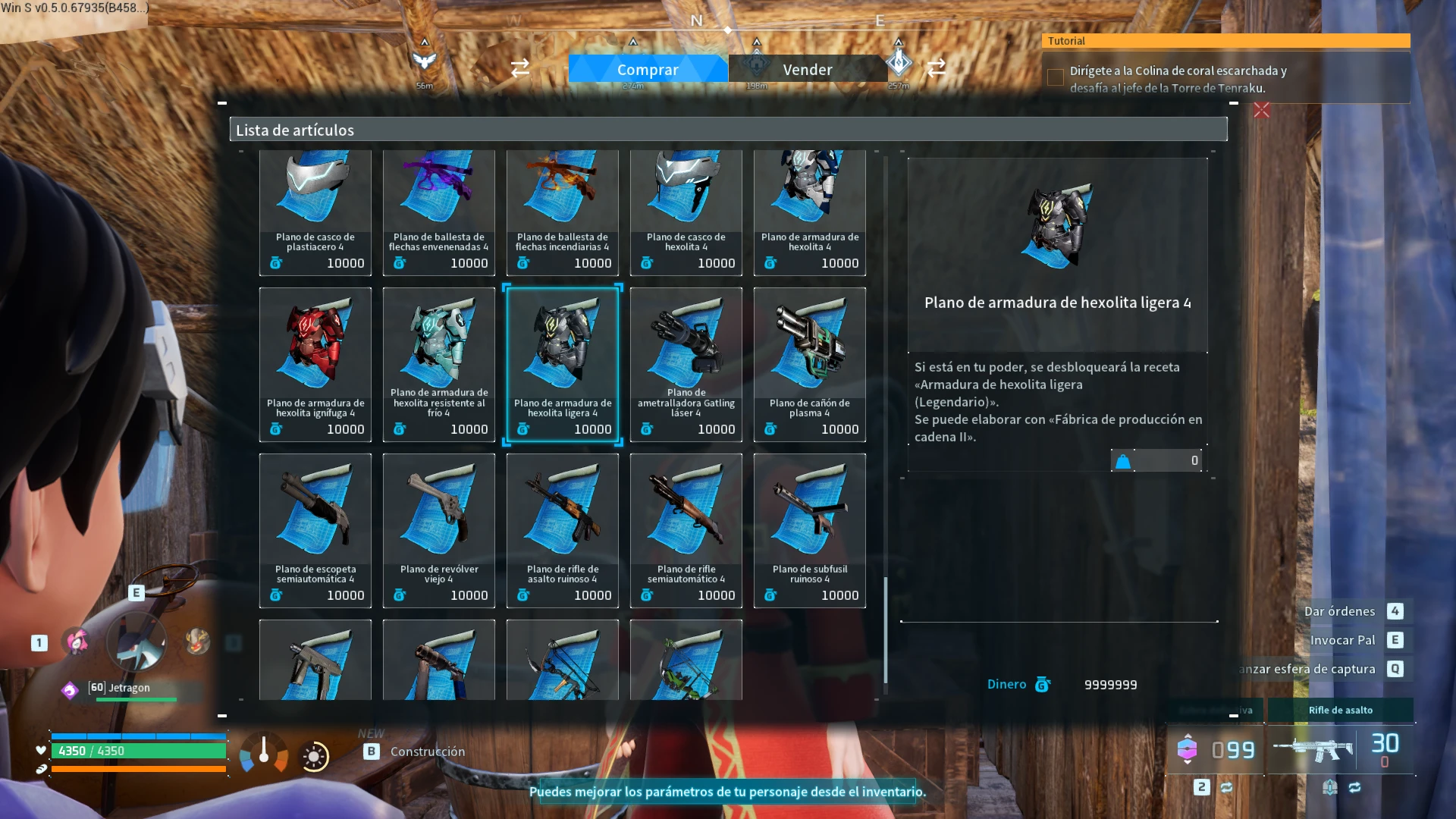1456x819 pixels.
Task: Select the Comprar tab
Action: 648,69
